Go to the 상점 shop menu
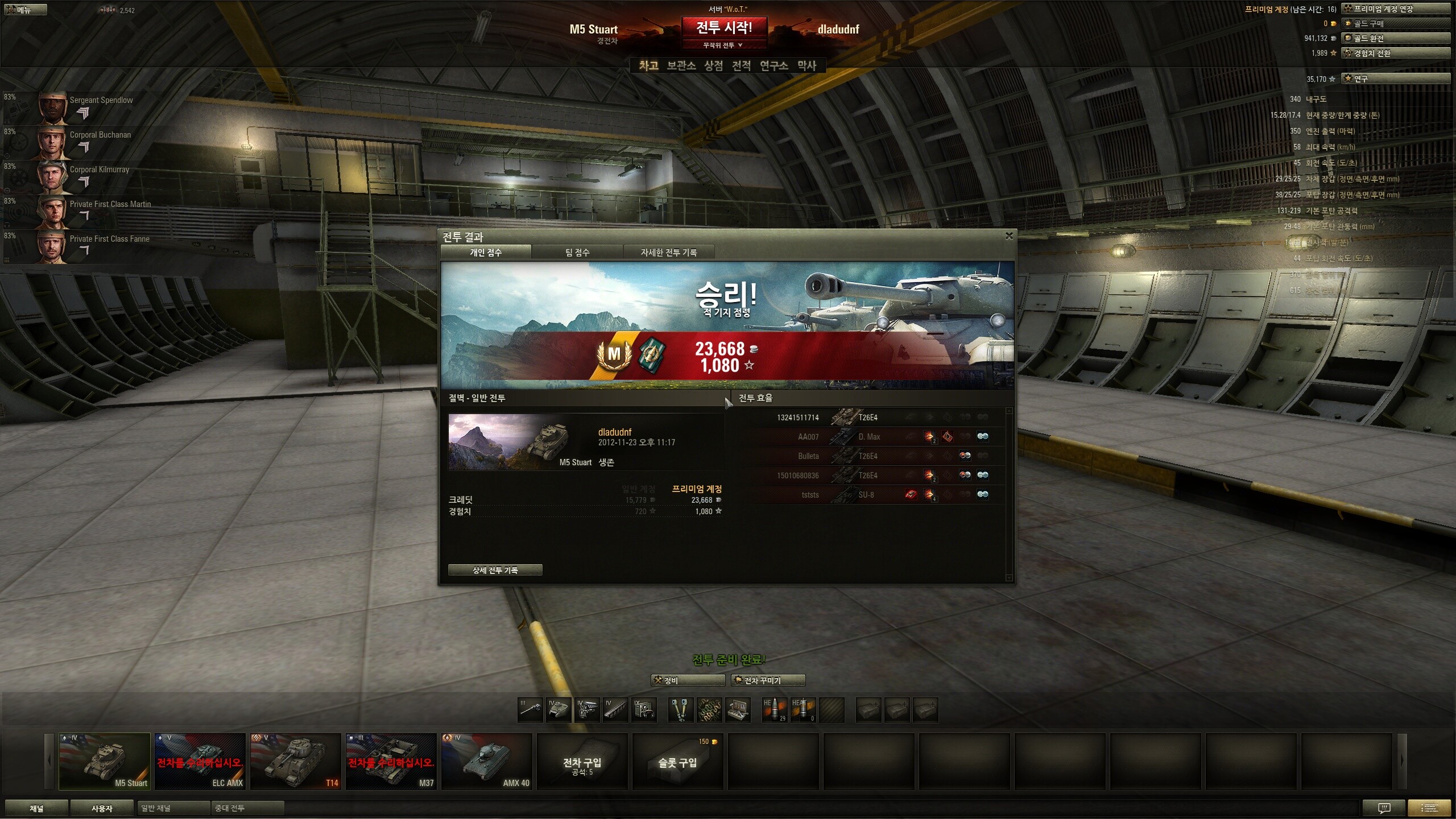Viewport: 1456px width, 819px height. coord(713,66)
